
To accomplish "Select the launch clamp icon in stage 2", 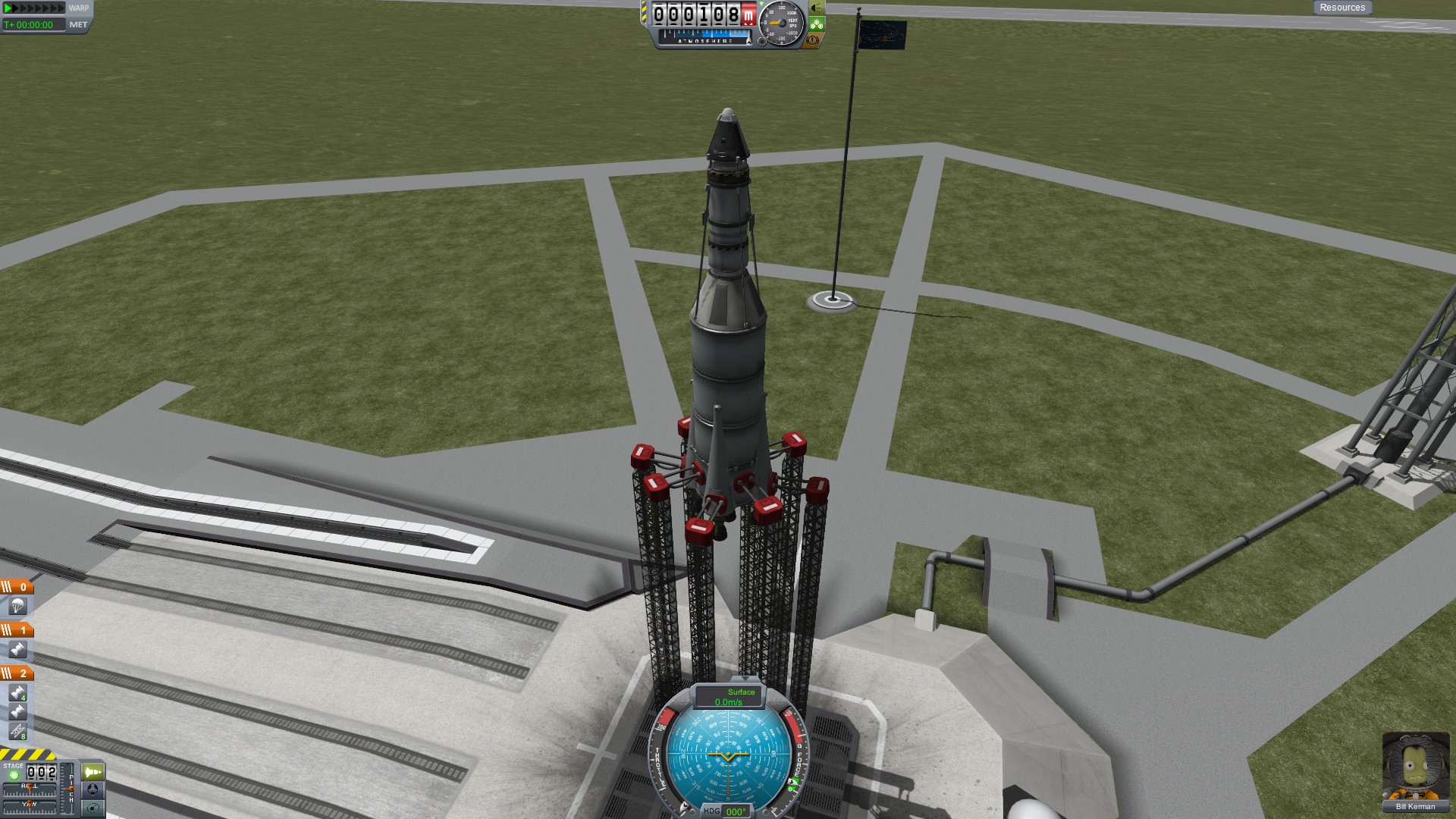I will (x=17, y=731).
